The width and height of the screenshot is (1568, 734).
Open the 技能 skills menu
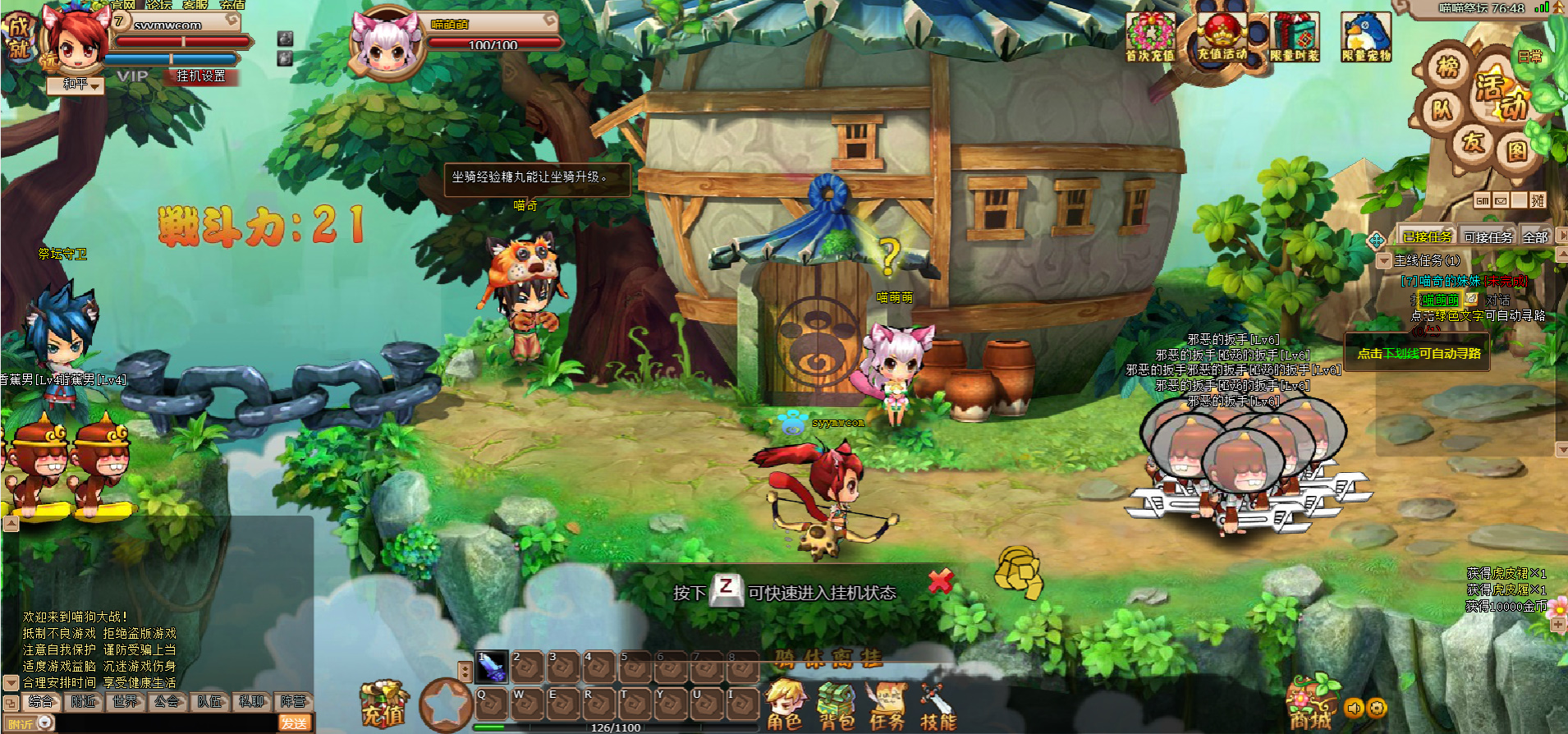click(x=938, y=707)
